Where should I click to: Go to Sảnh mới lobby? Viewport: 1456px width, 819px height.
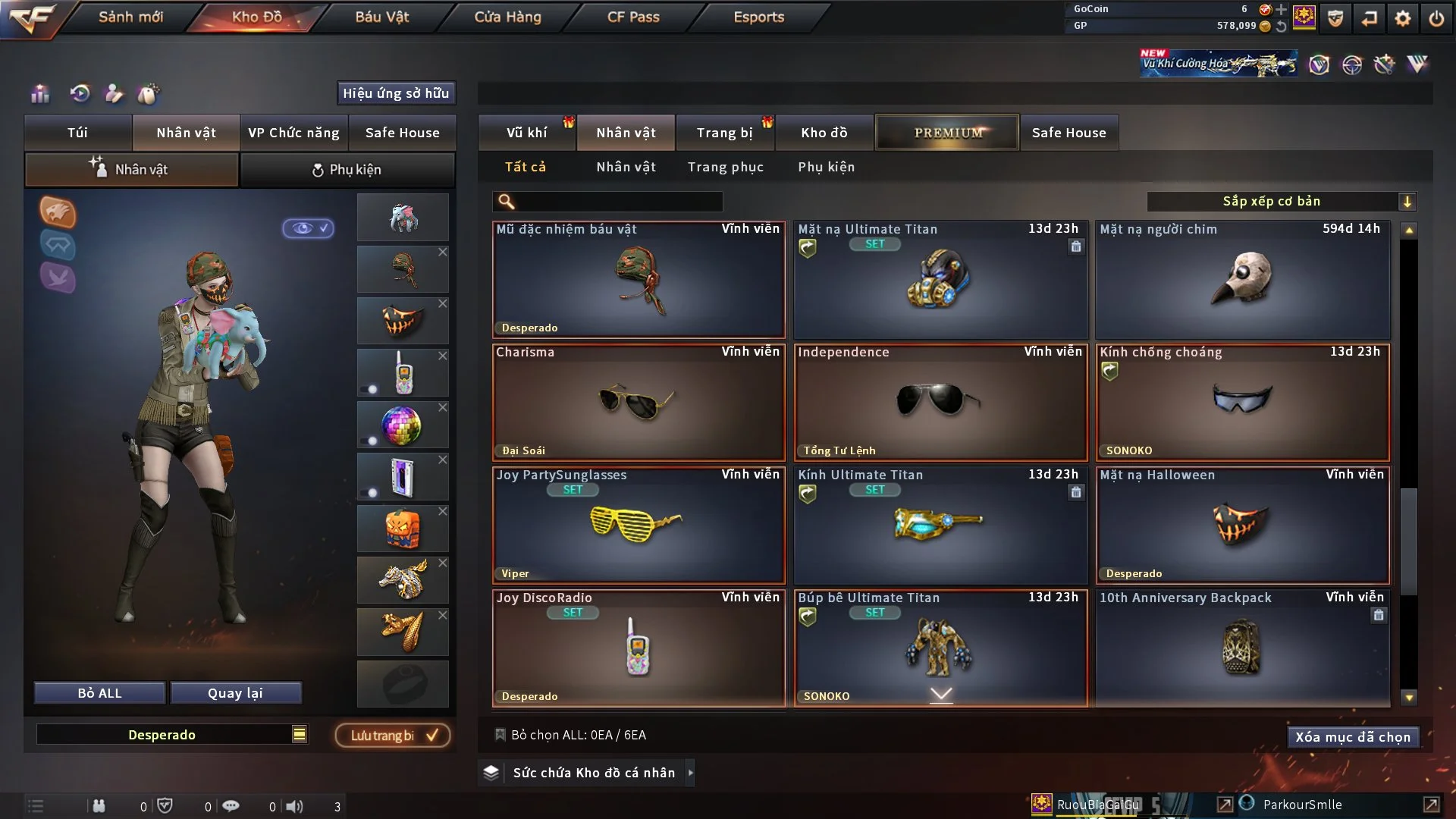tap(130, 17)
